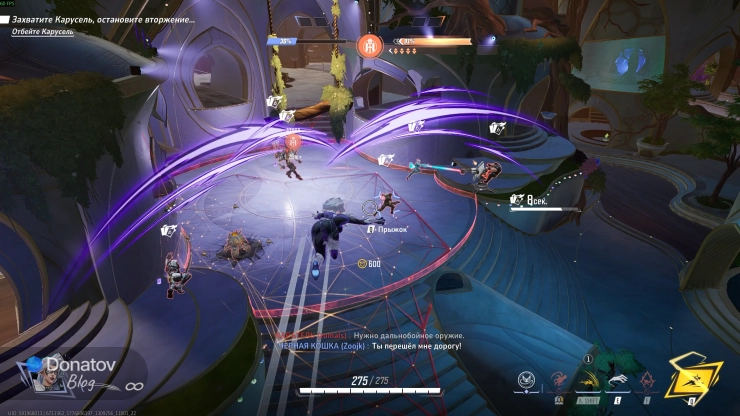Image resolution: width=740 pixels, height=416 pixels.
Task: Select the red crouching panther ability
Action: (559, 380)
